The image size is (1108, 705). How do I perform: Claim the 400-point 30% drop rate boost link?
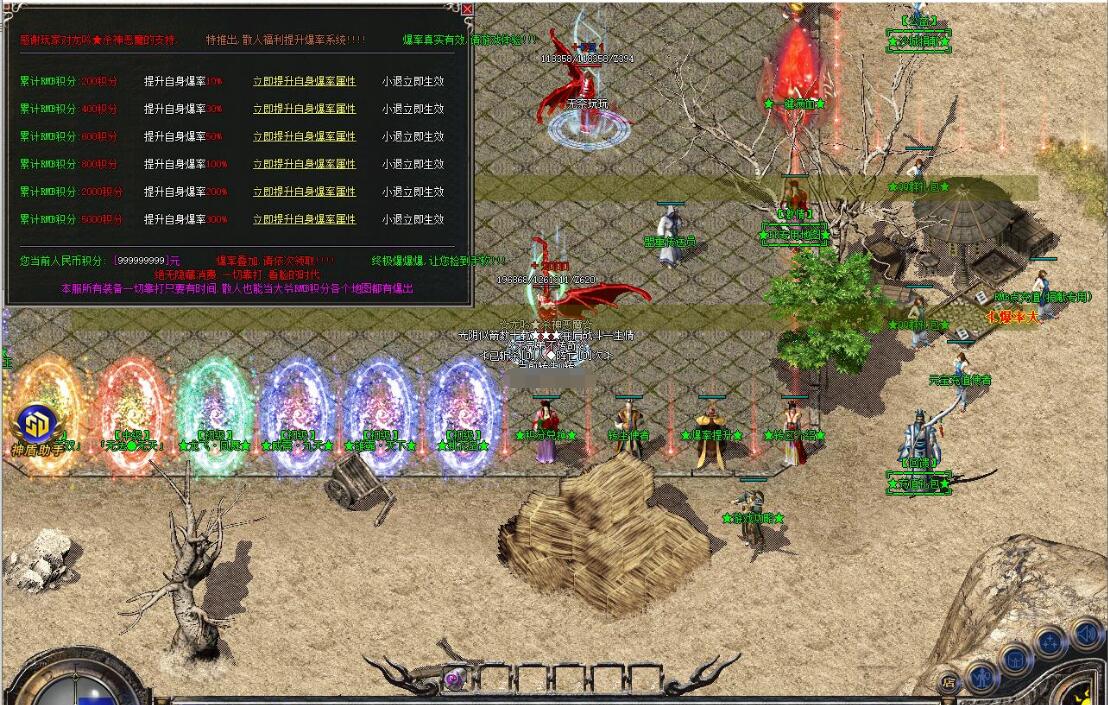point(304,109)
